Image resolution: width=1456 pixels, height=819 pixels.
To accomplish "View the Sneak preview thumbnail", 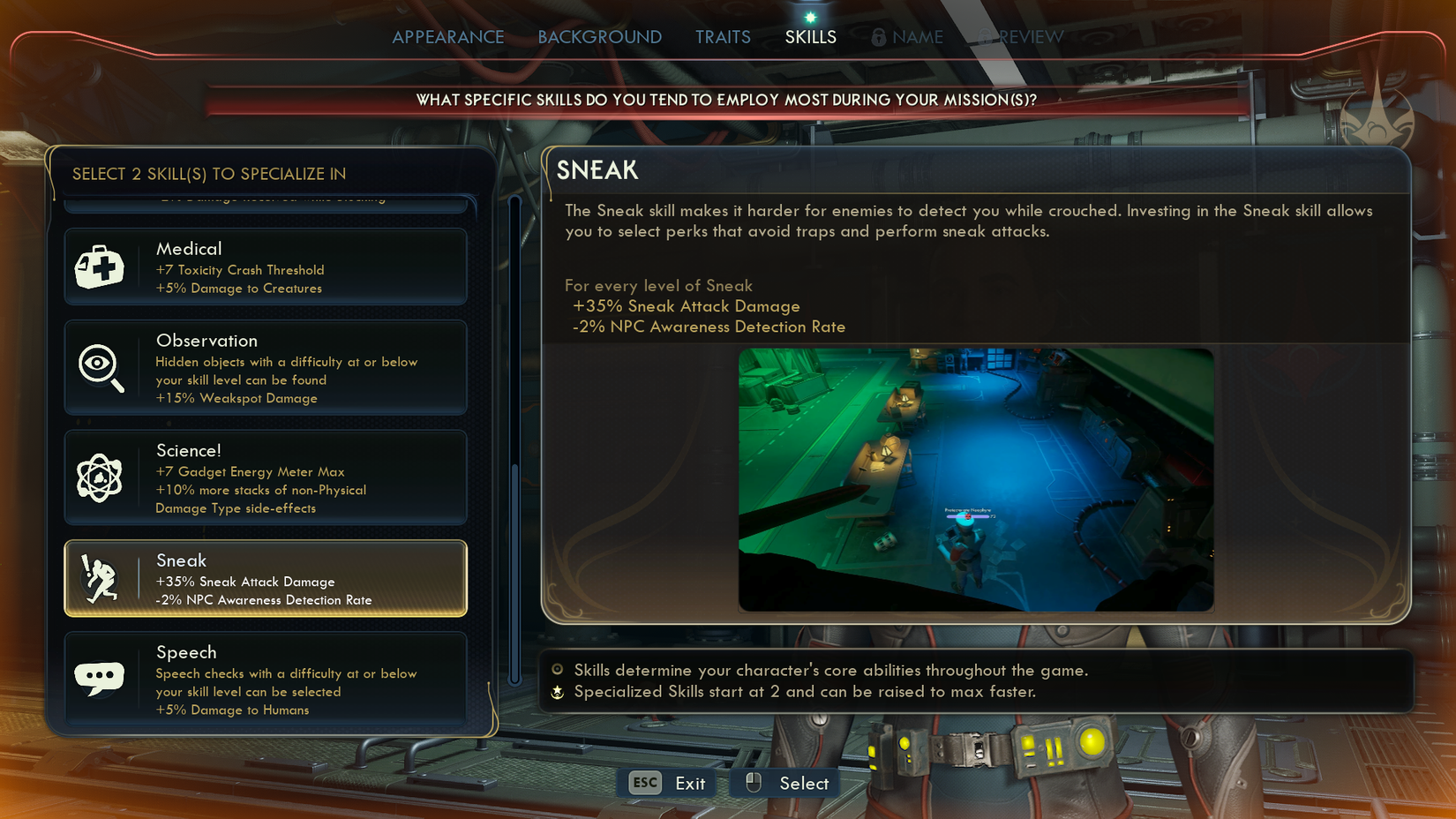I will pyautogui.click(x=976, y=479).
